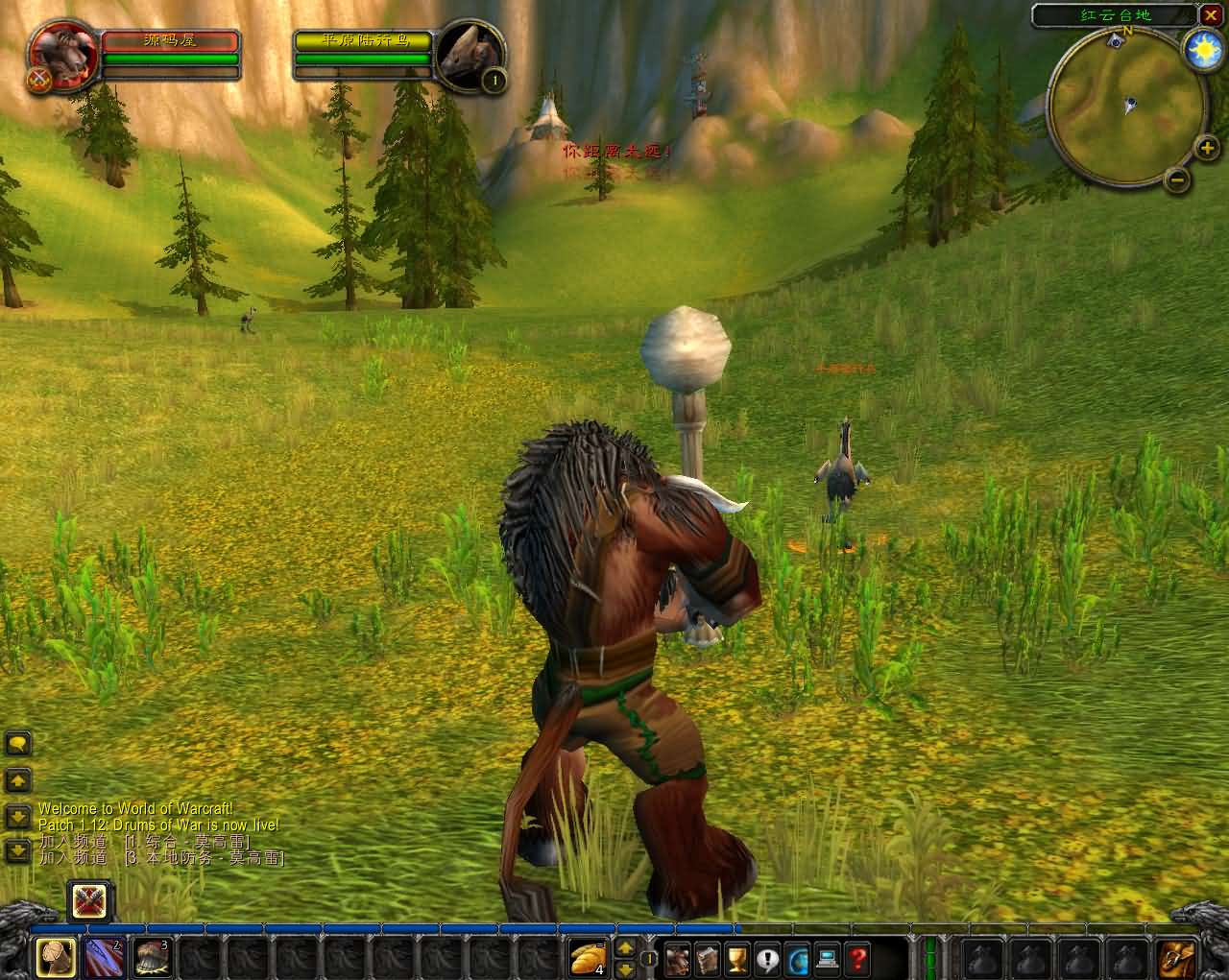
Task: Switch action bar page up
Action: tap(625, 948)
